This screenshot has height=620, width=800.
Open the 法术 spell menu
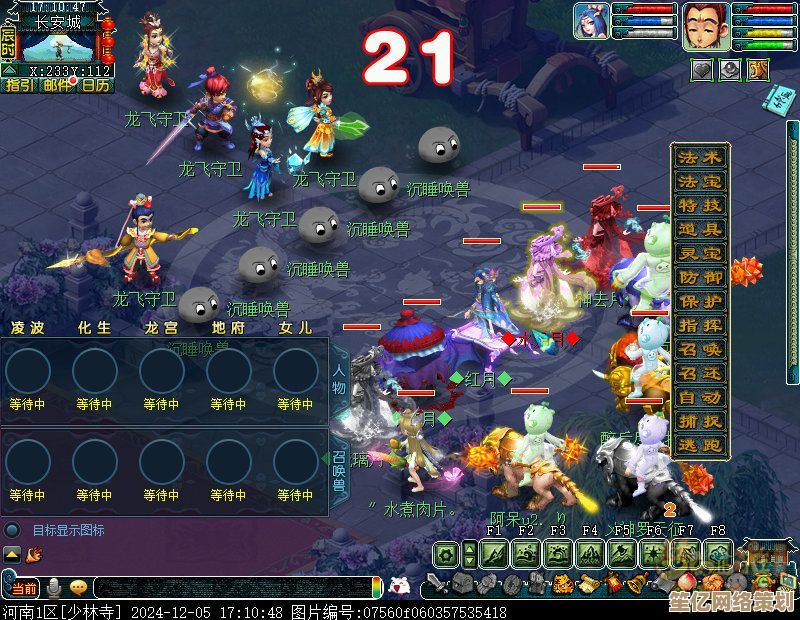699,157
